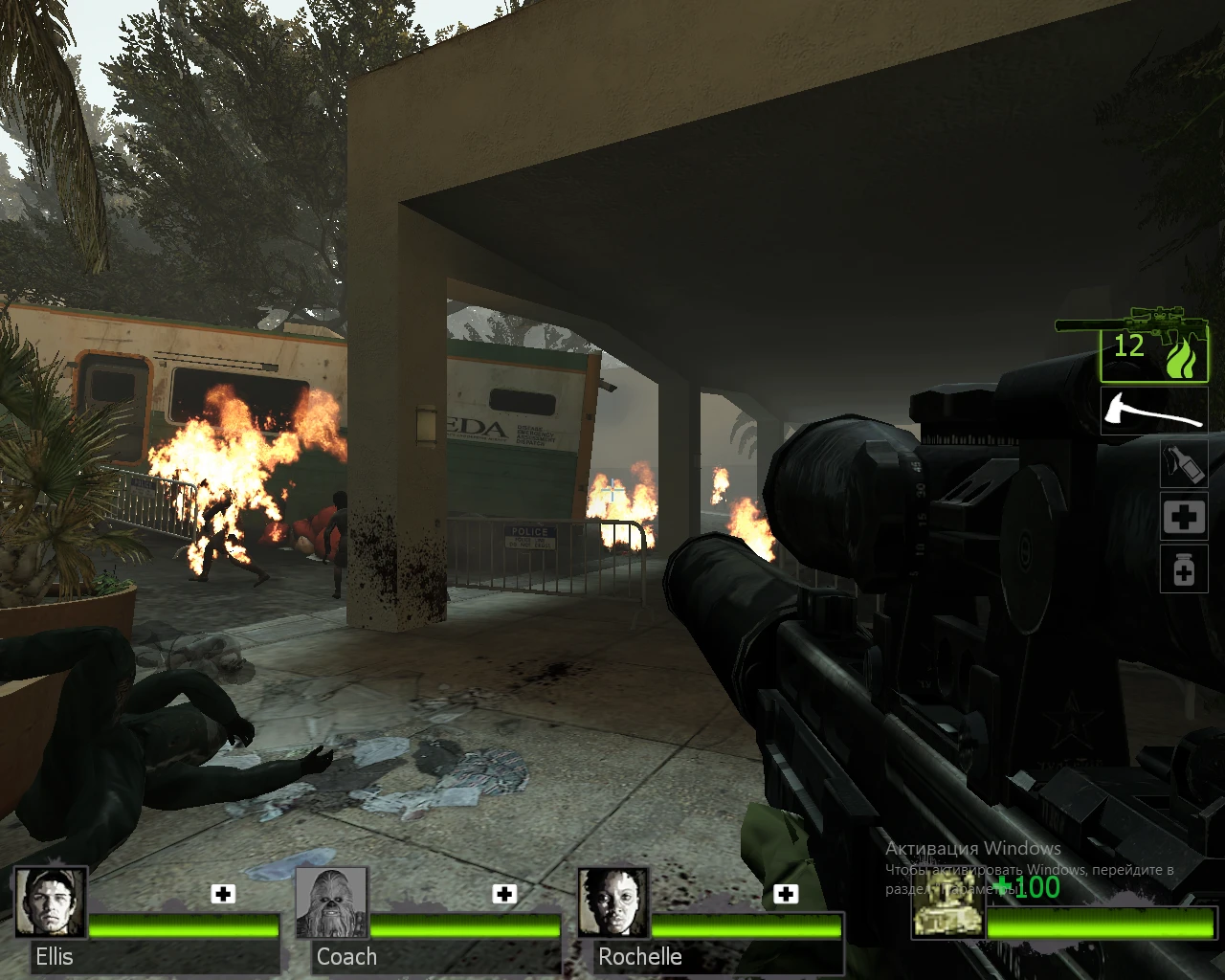The height and width of the screenshot is (980, 1225).
Task: Click the plus icon above Ellis's health bar
Action: [x=222, y=893]
